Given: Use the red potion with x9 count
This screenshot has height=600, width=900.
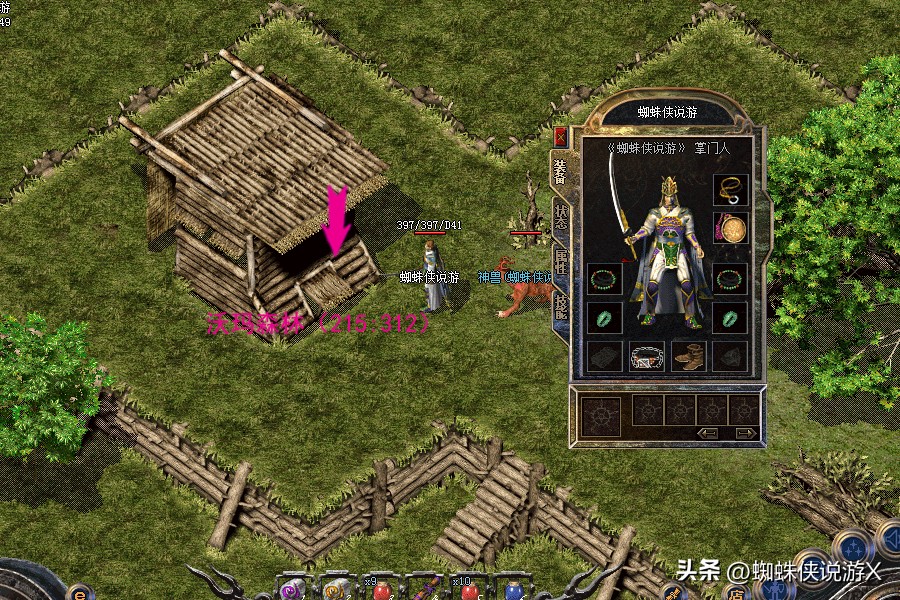Looking at the screenshot, I should point(384,591).
